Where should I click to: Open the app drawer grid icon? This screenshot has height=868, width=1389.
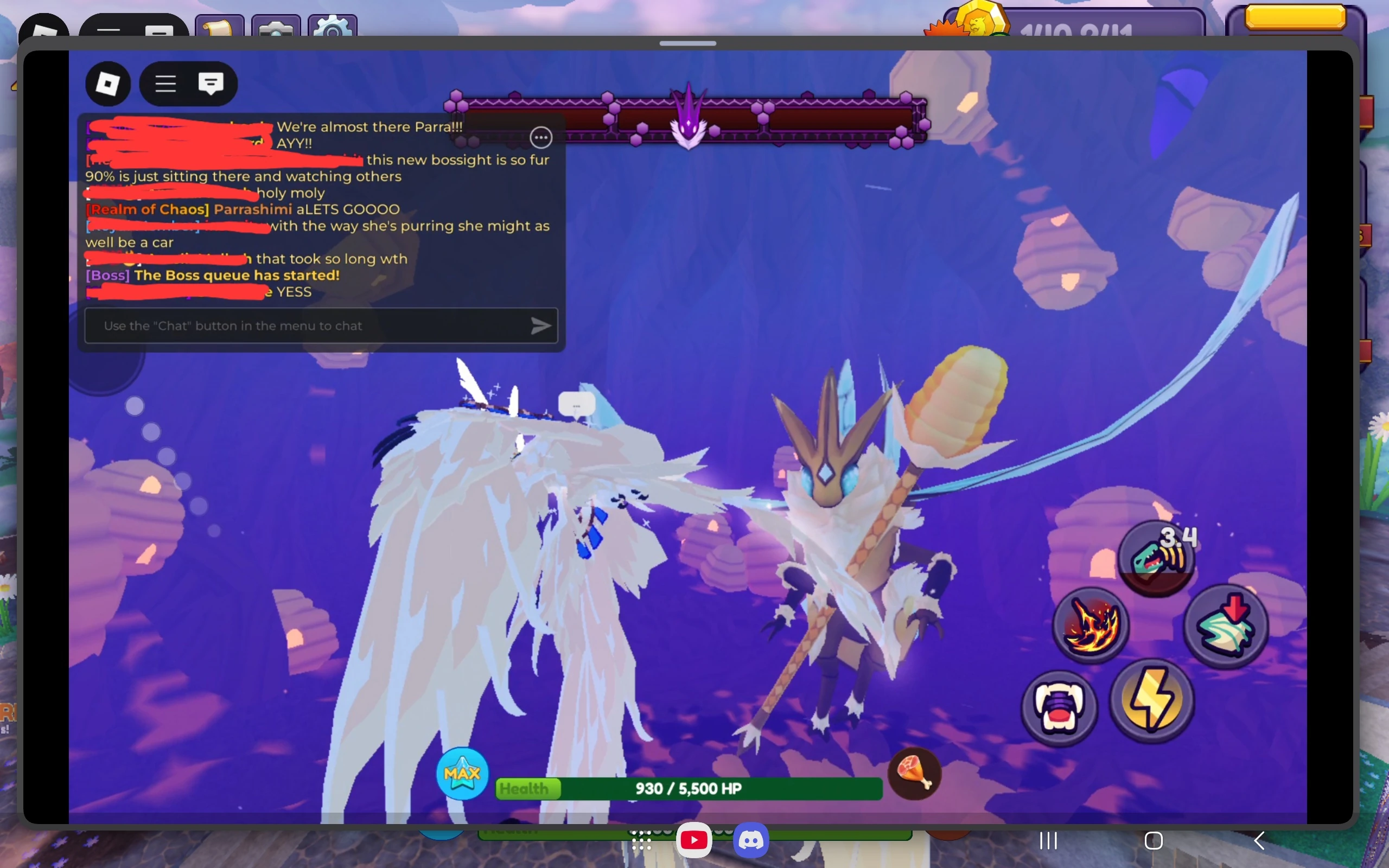tap(641, 839)
